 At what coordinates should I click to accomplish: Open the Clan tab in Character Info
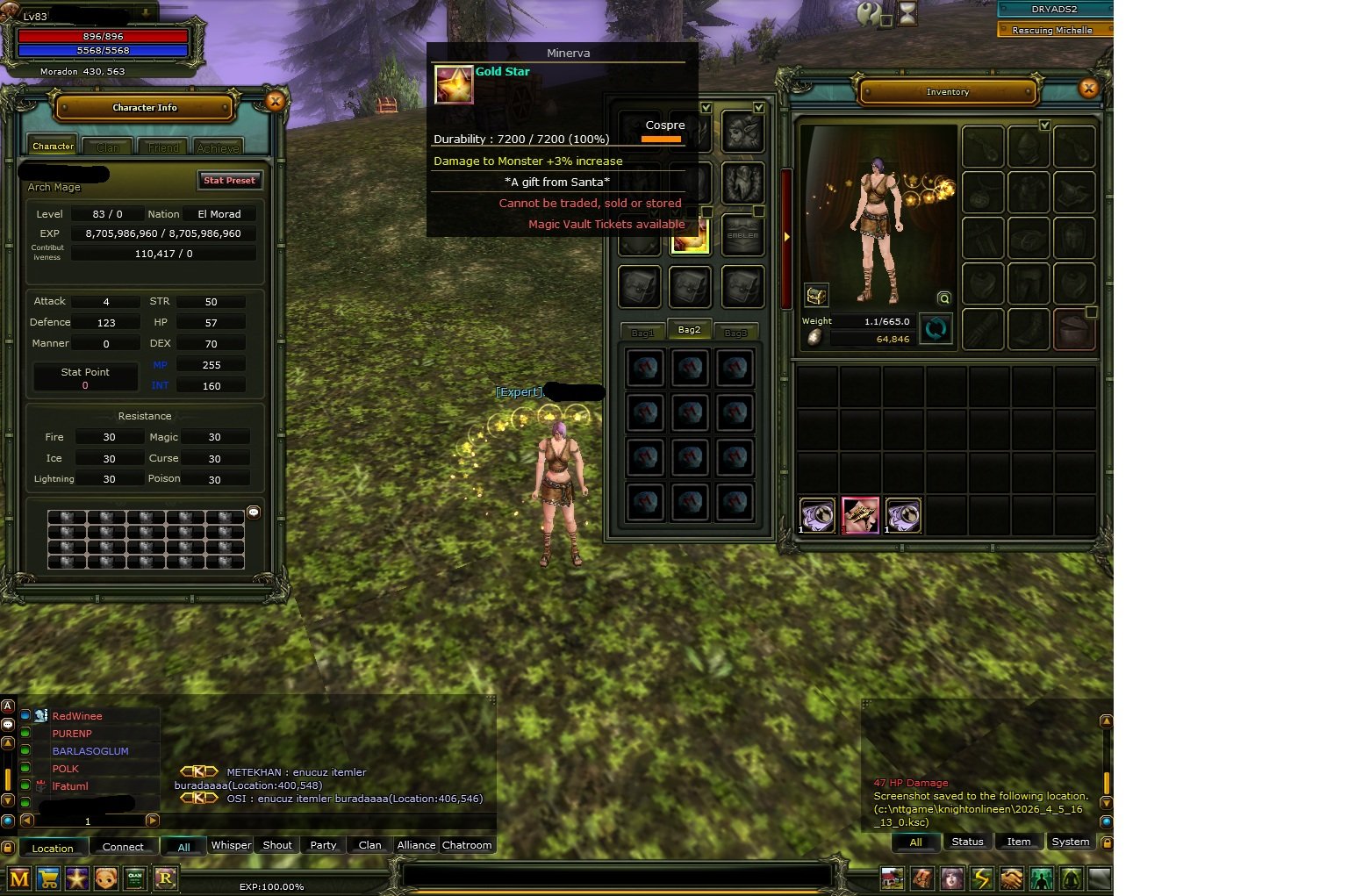click(107, 146)
